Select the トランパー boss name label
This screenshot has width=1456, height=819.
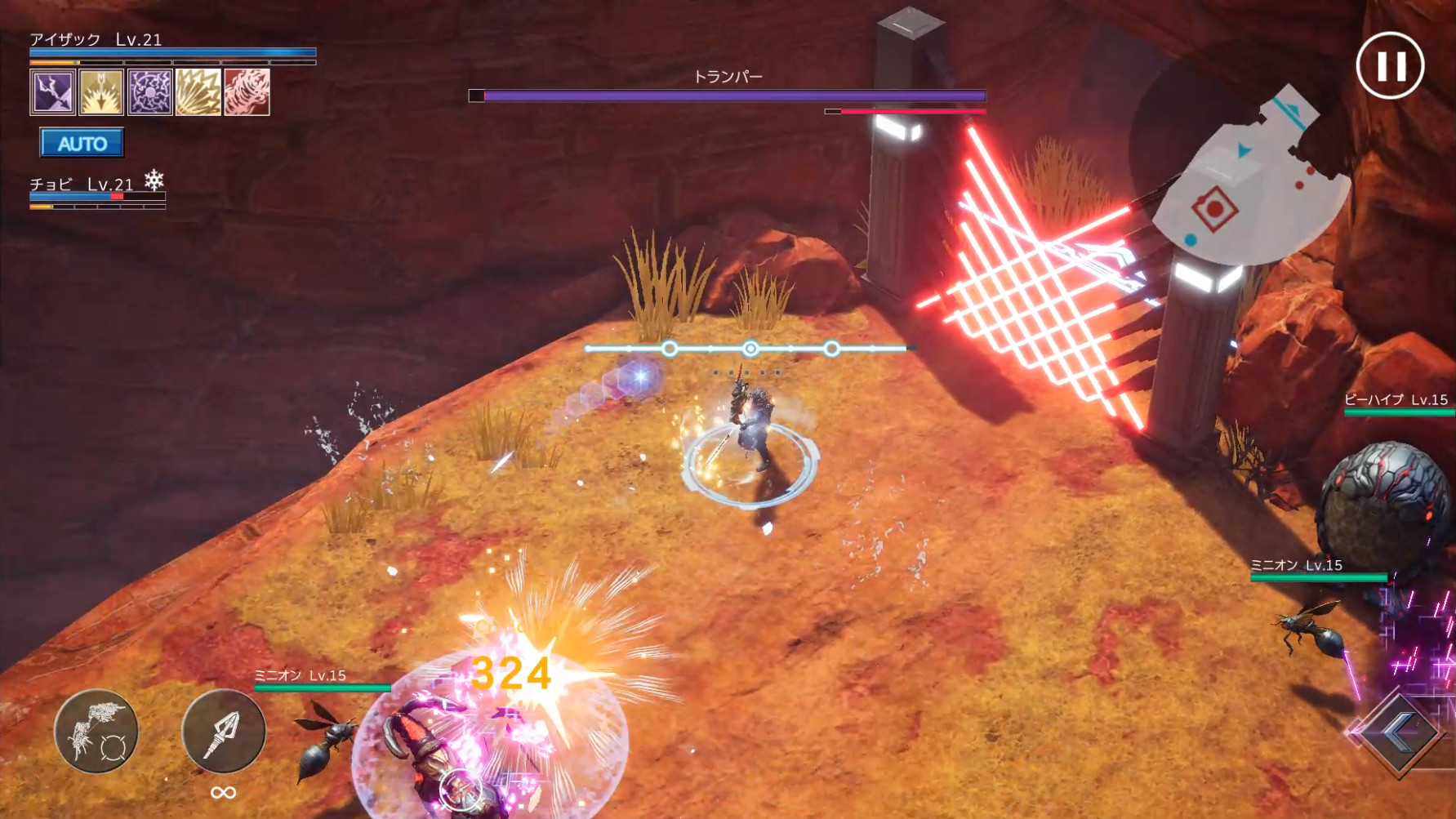pyautogui.click(x=726, y=74)
